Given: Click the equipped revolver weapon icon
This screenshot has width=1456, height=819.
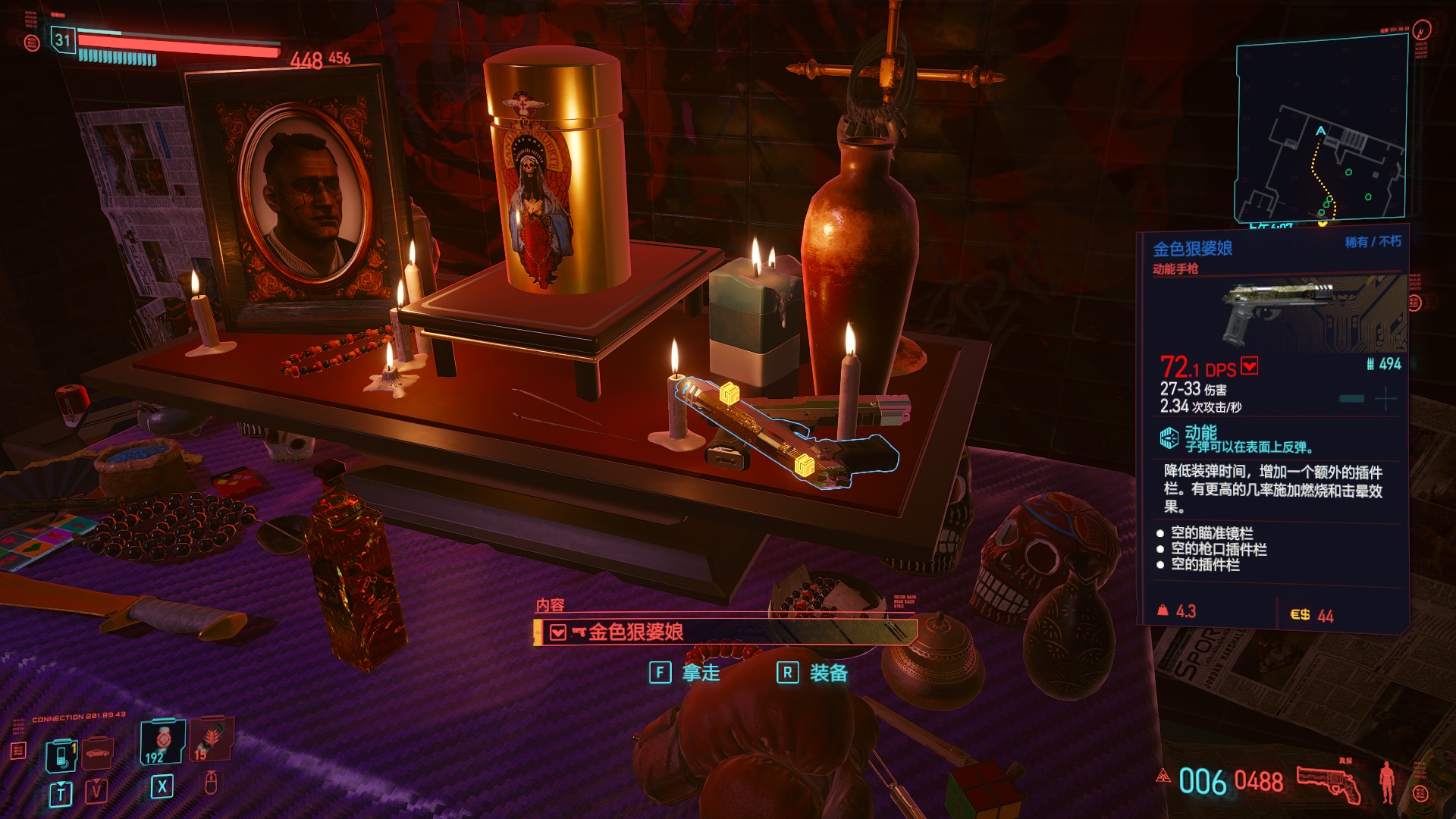Looking at the screenshot, I should [x=1328, y=784].
